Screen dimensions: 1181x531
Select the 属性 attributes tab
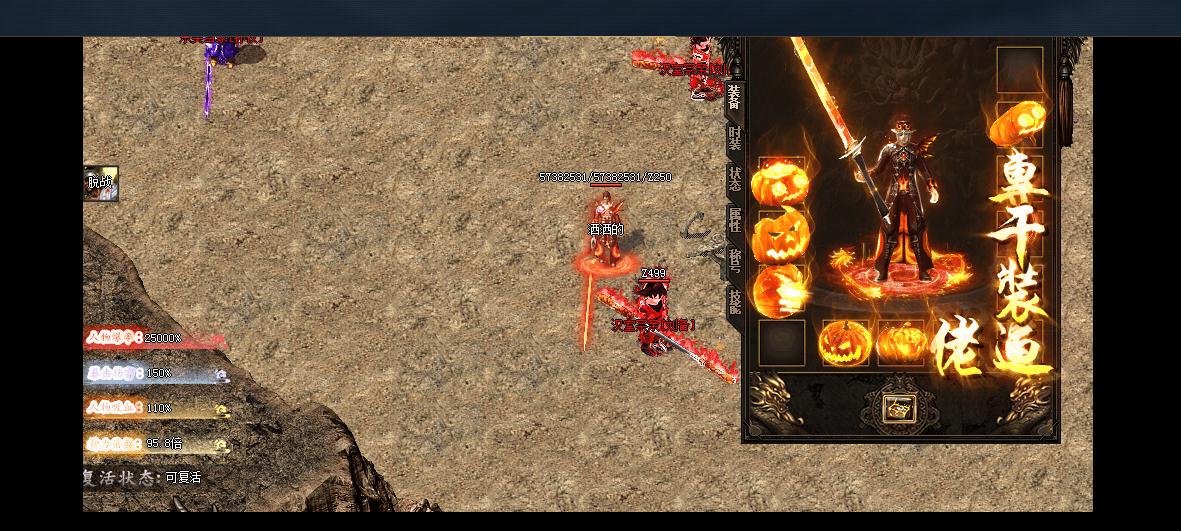coord(734,221)
